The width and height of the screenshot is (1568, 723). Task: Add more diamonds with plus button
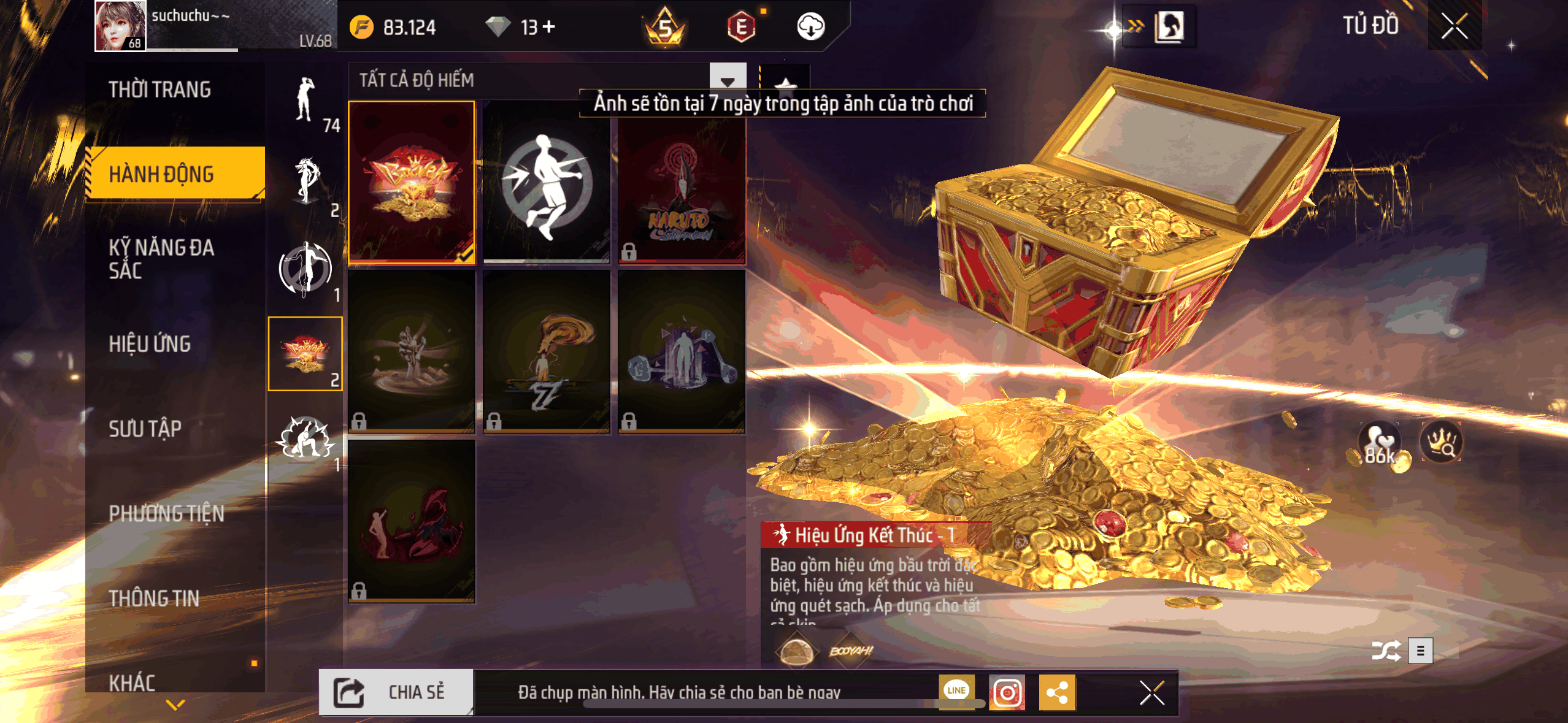pyautogui.click(x=549, y=26)
